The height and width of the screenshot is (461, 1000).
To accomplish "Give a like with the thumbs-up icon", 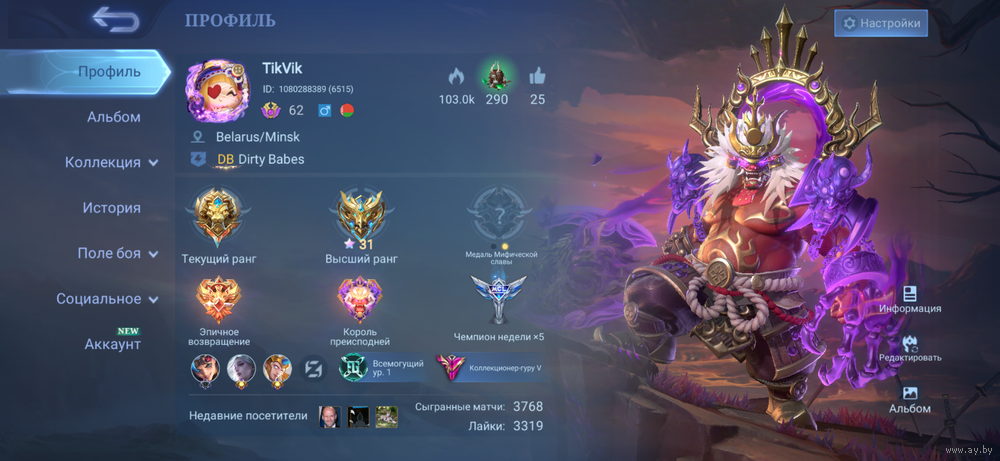I will [537, 77].
